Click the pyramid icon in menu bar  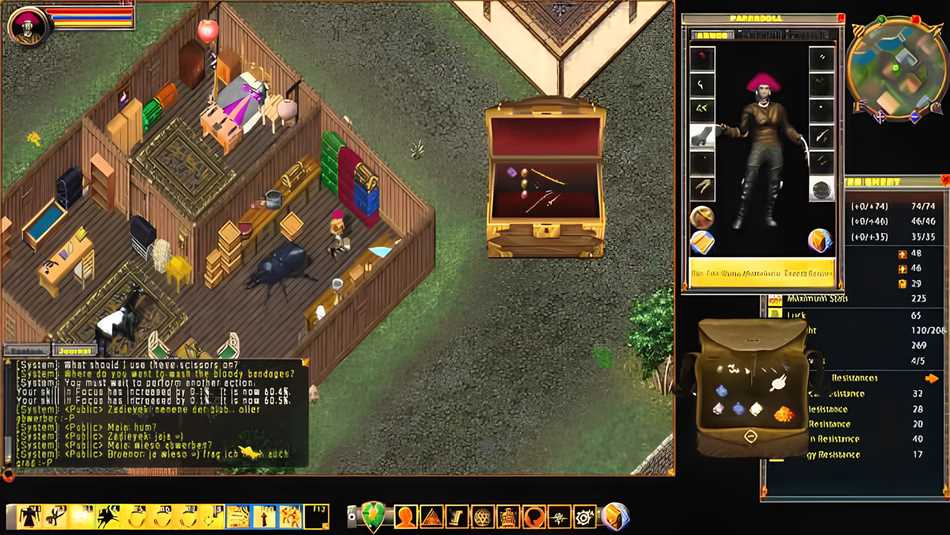(x=430, y=517)
